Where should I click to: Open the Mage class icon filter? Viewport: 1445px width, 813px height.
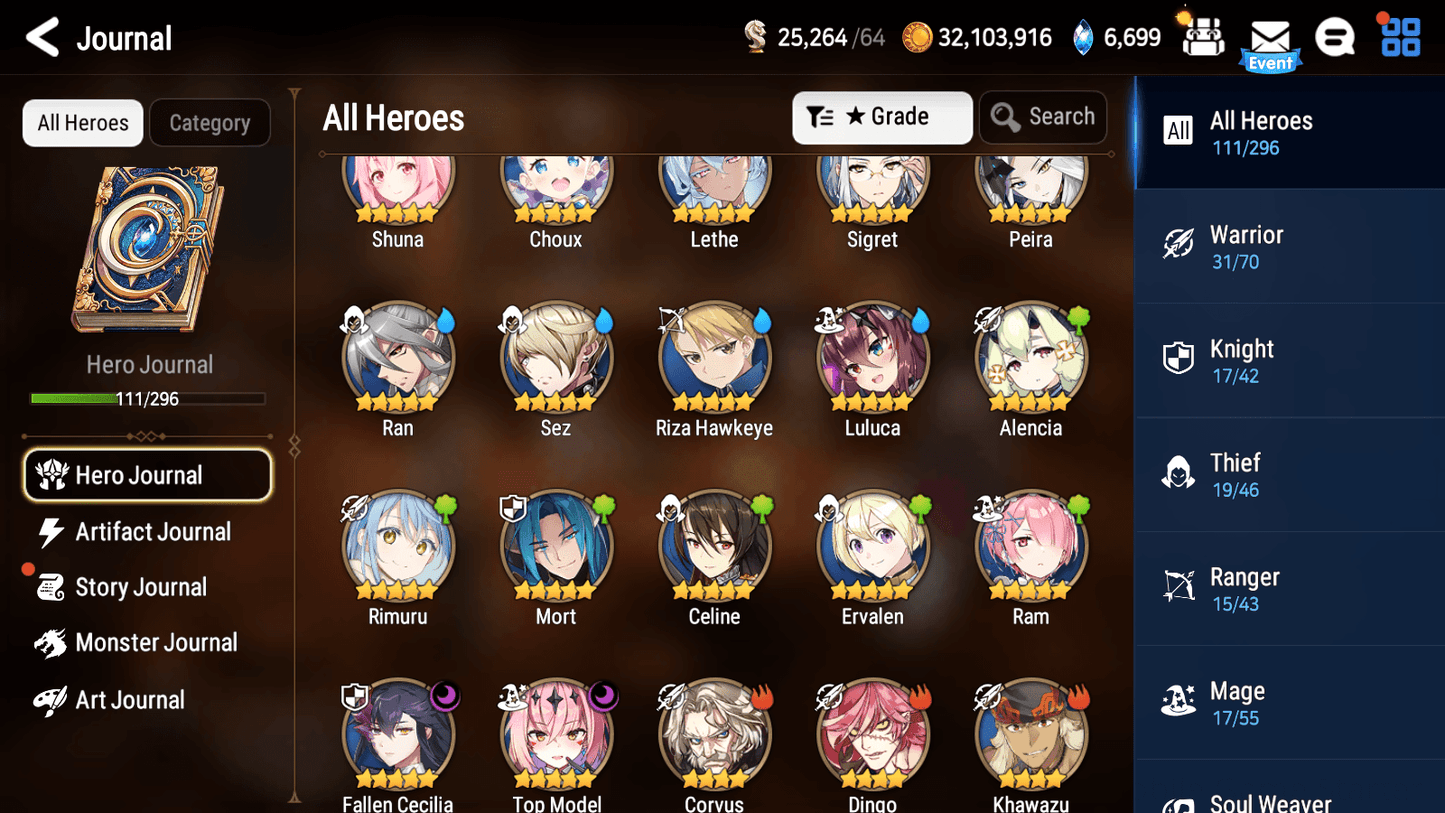[x=1179, y=700]
